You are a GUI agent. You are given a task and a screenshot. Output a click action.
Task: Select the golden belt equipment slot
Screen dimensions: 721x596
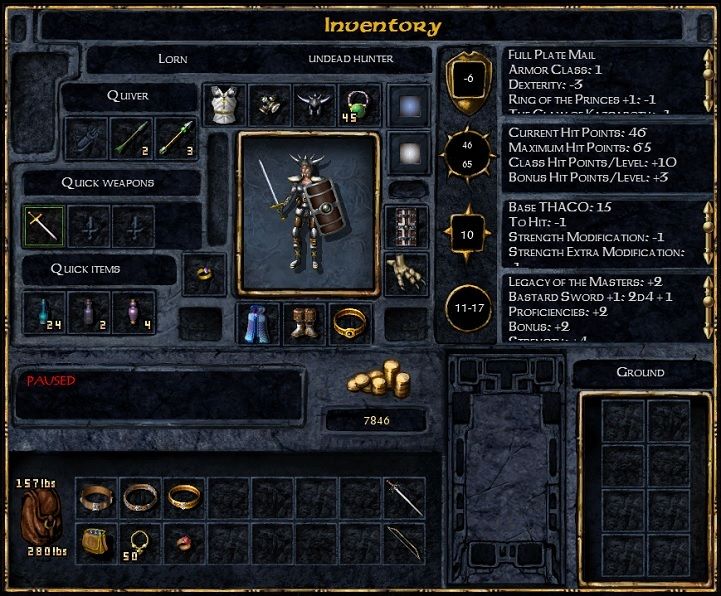click(x=350, y=323)
